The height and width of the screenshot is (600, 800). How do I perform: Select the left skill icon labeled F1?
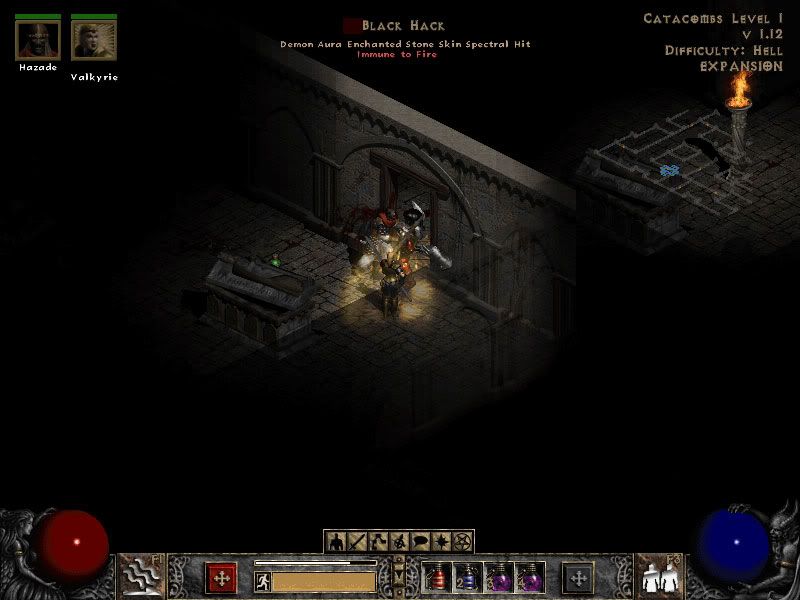click(x=142, y=577)
